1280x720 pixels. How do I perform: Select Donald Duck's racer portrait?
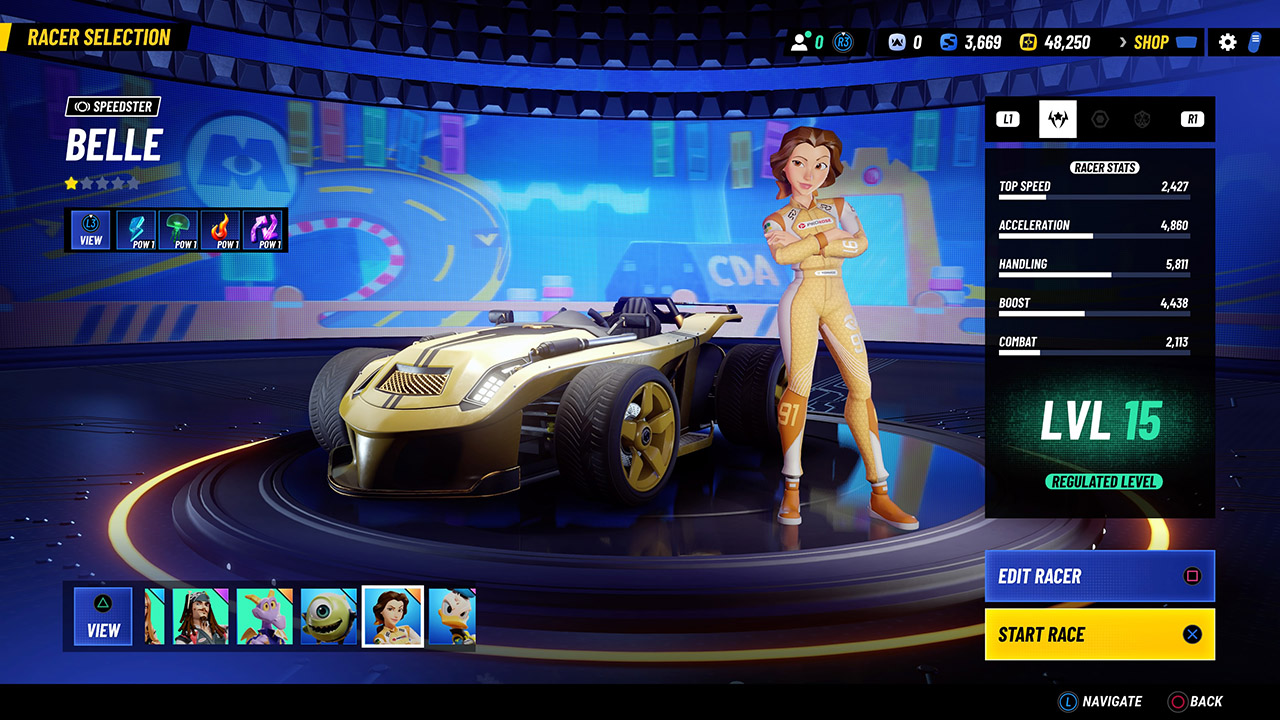[452, 616]
